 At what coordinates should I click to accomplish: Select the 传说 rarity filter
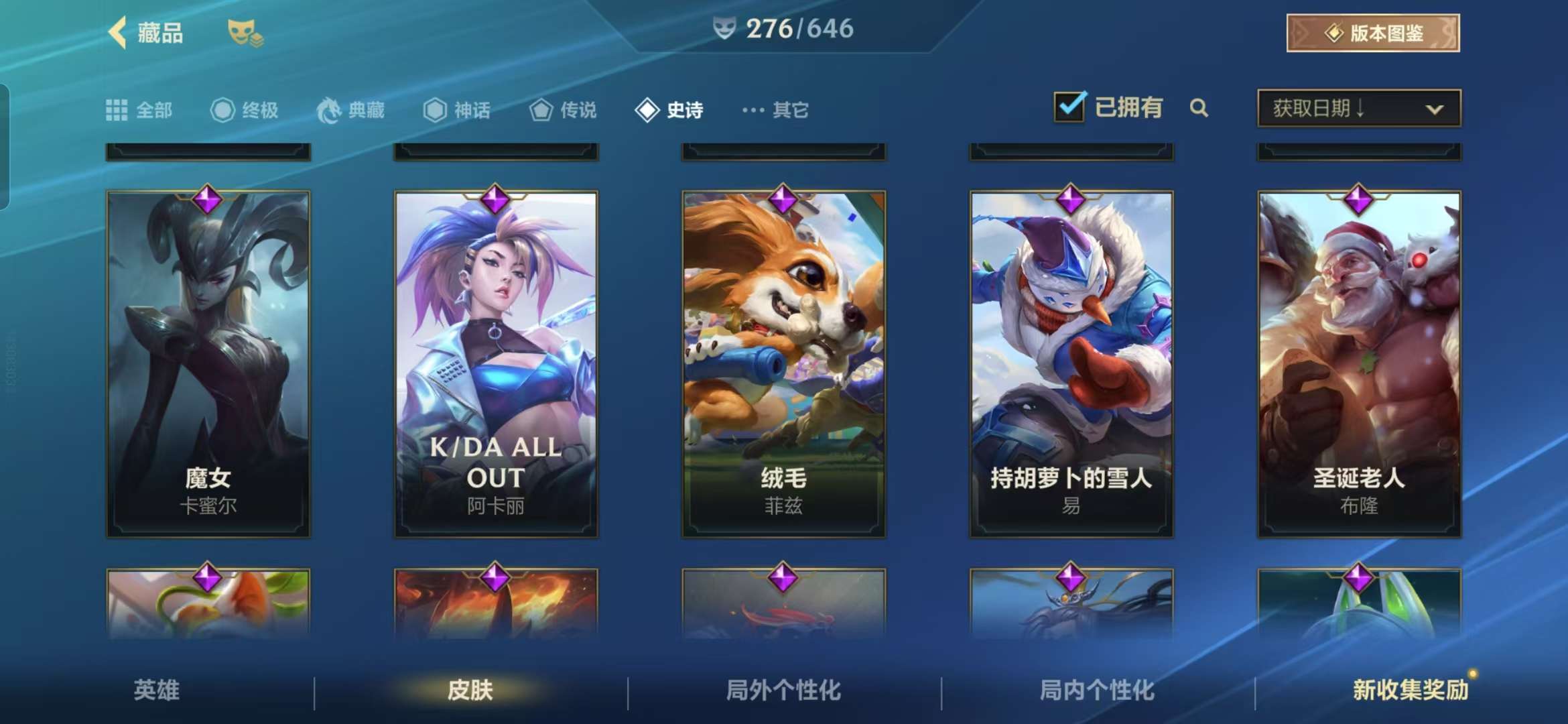tap(563, 110)
